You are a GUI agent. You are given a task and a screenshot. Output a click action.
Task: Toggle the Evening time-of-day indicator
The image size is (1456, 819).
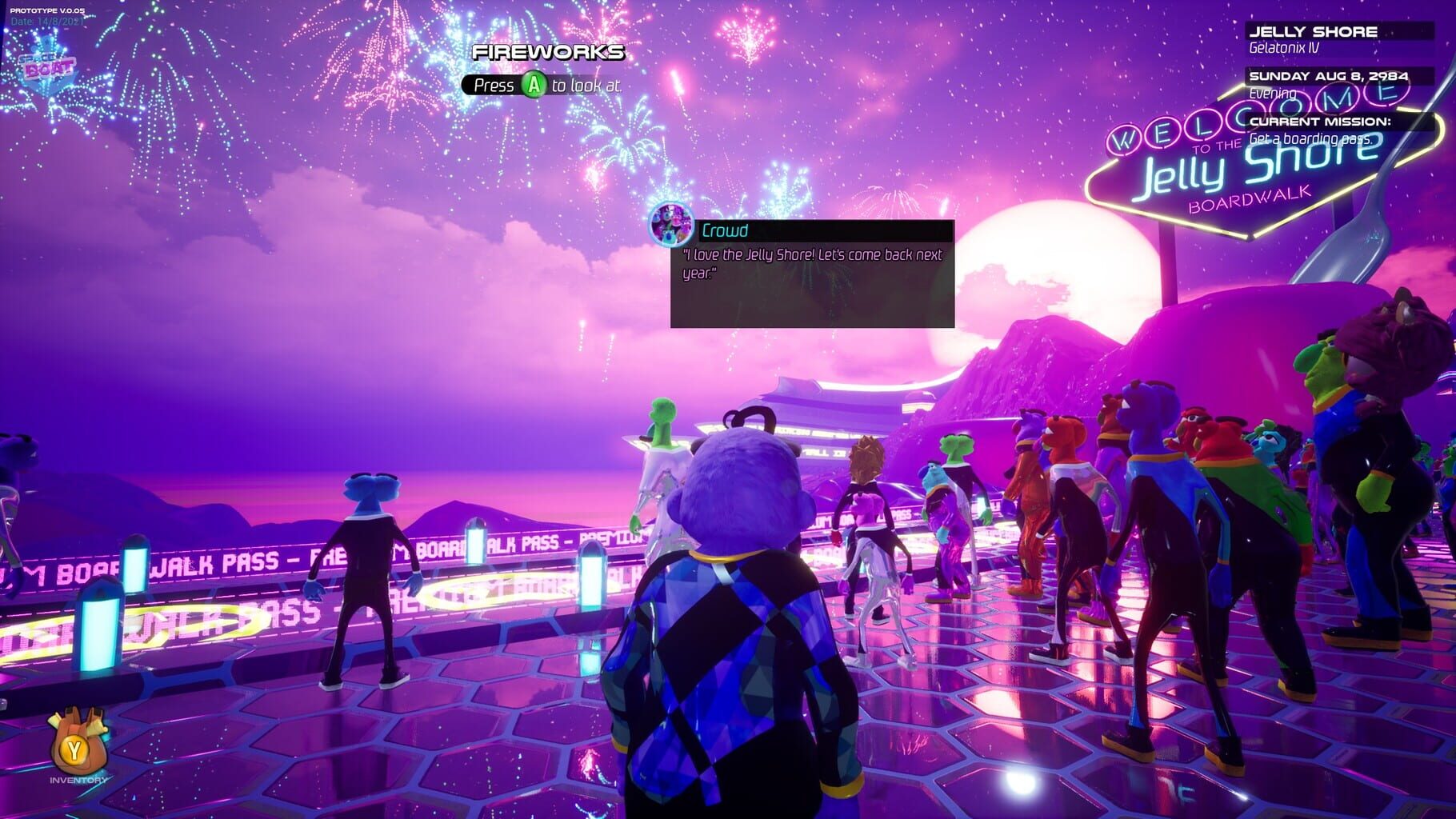click(x=1270, y=93)
